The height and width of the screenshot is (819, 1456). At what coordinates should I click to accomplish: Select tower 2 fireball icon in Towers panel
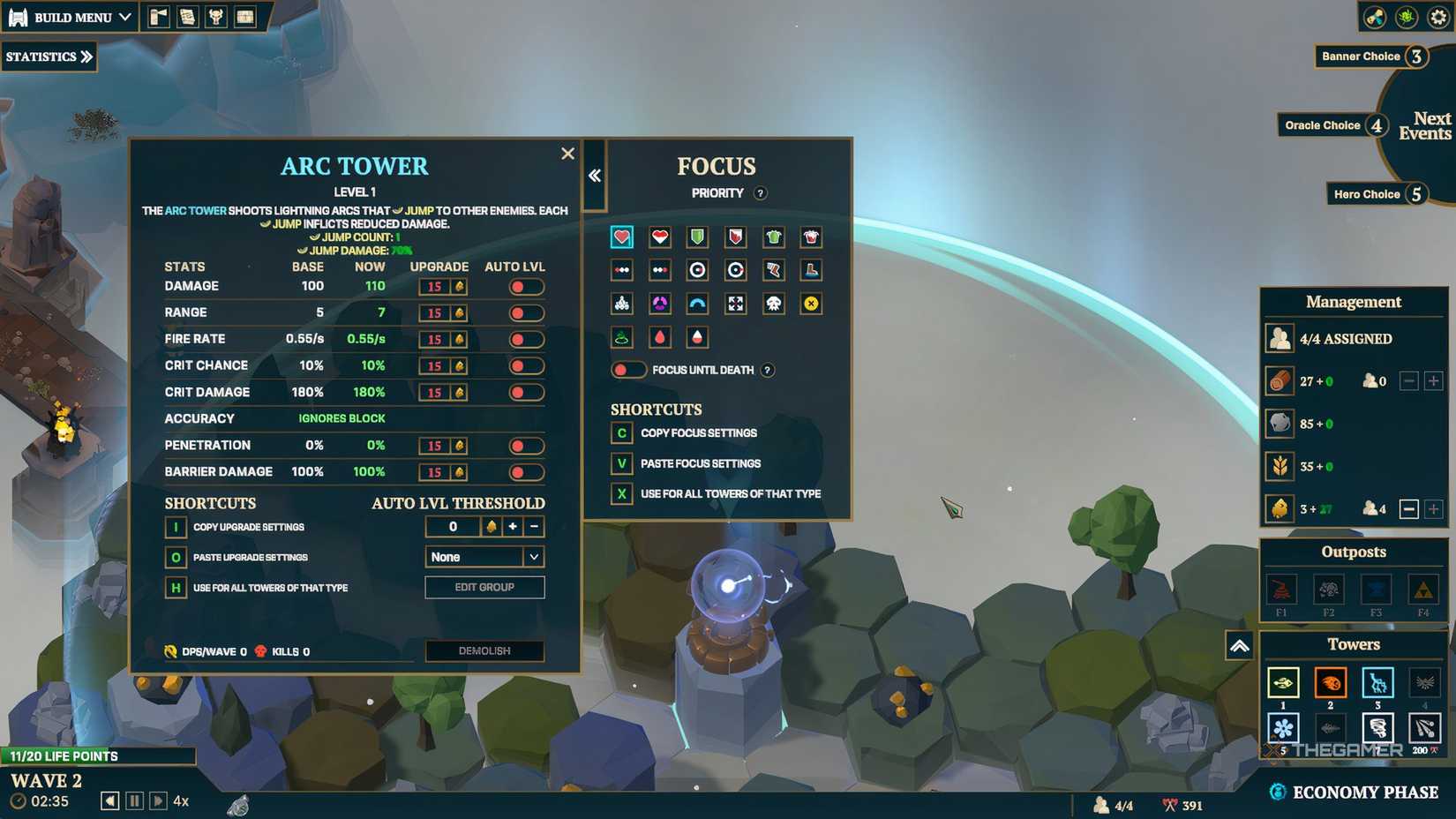(1329, 682)
